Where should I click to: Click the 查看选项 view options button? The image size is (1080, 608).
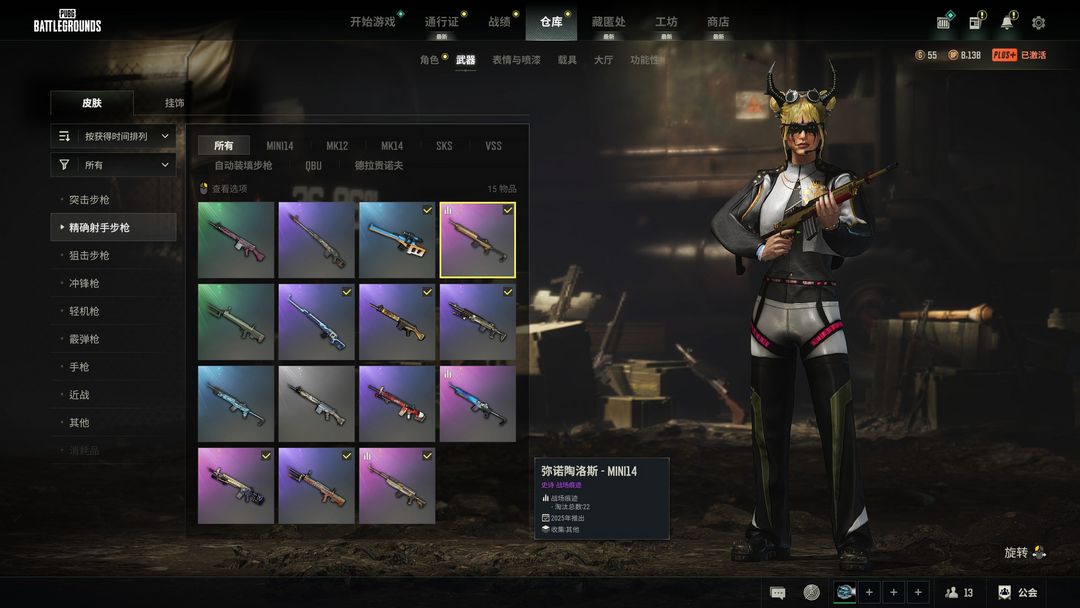coord(224,189)
